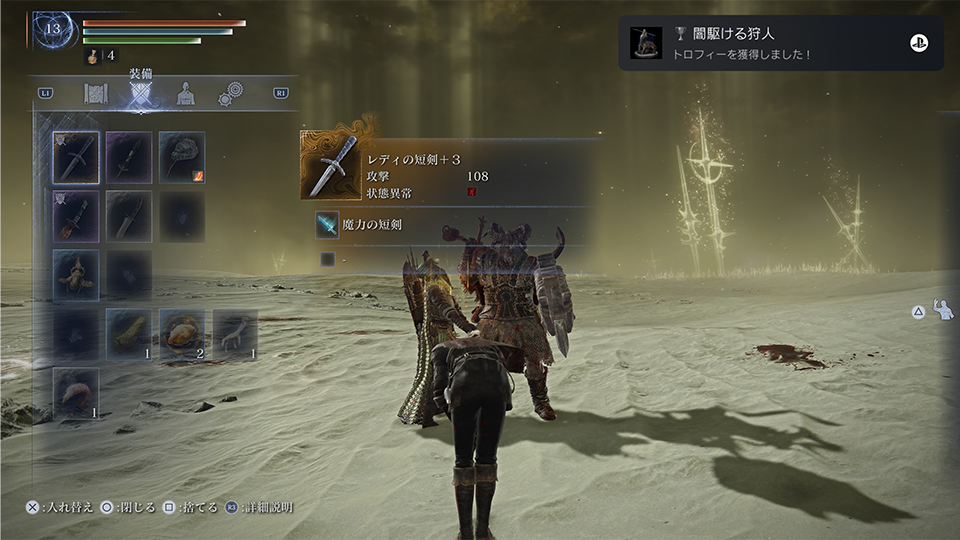This screenshot has height=540, width=960.
Task: Pick the grey knife blade slot
Action: click(129, 216)
